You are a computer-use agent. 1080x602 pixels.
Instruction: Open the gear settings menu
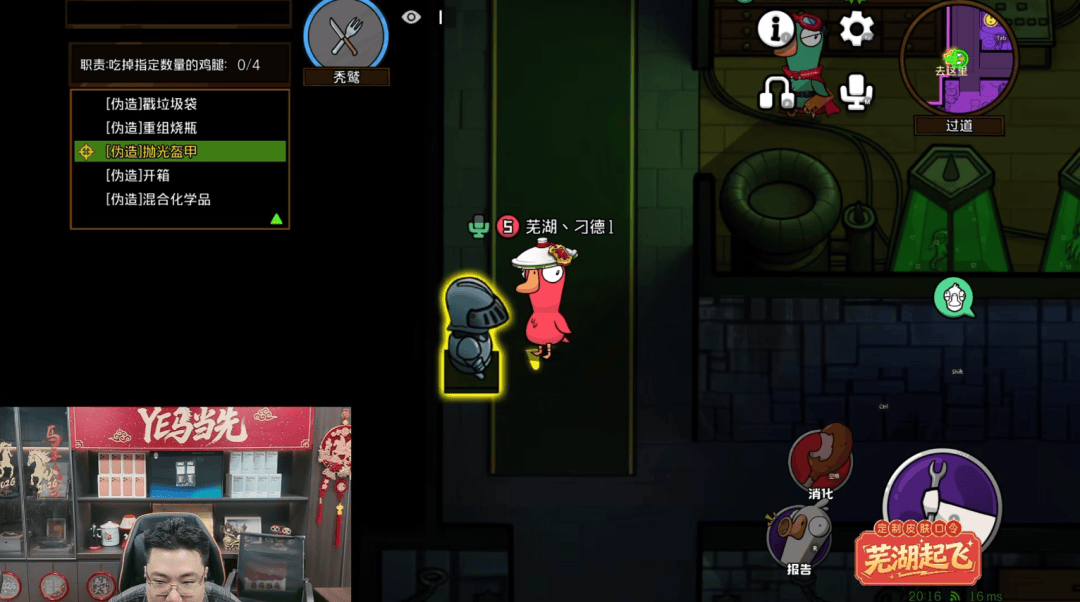pos(856,28)
